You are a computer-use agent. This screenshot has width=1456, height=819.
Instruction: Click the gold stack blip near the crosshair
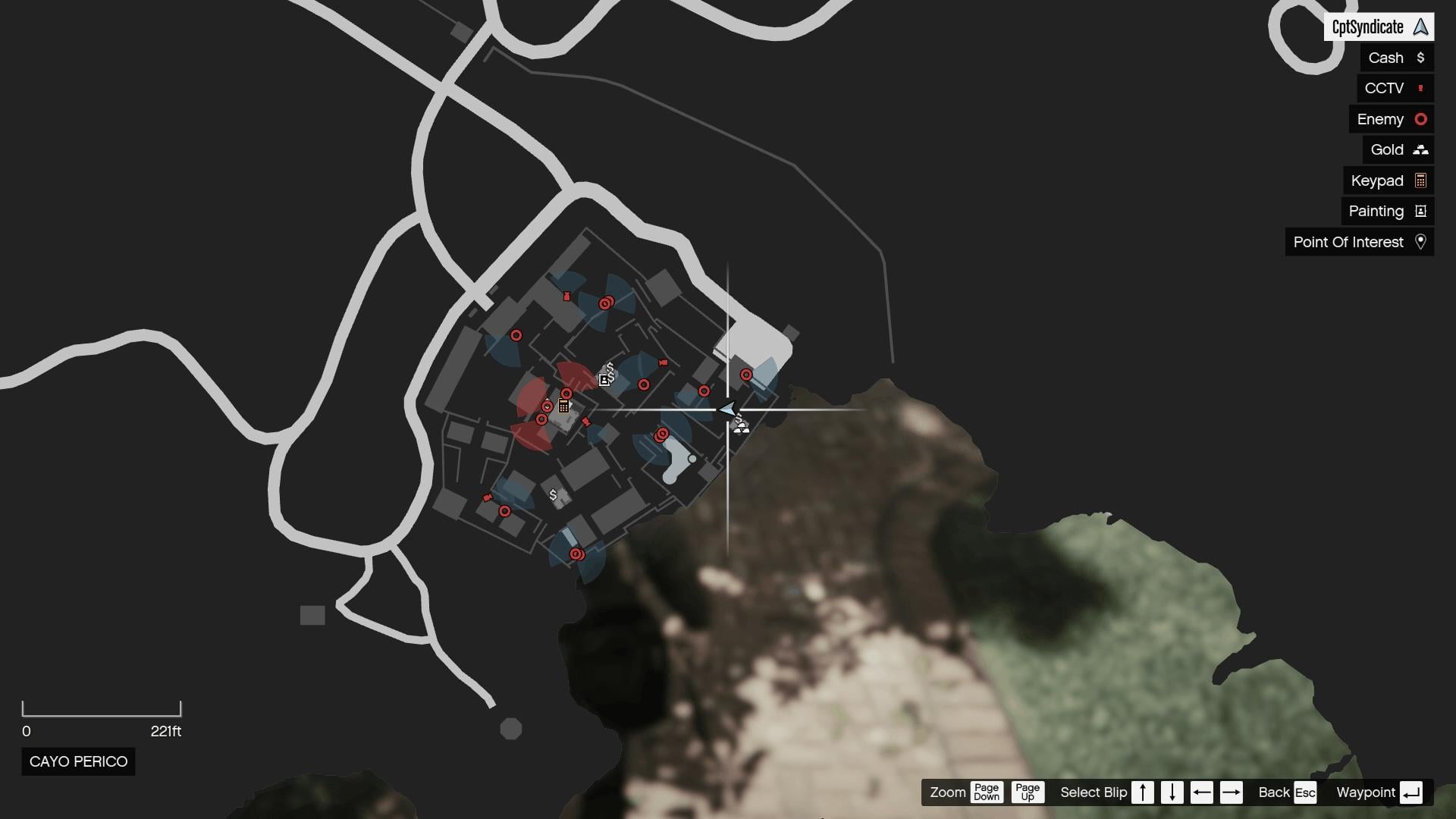tap(742, 426)
